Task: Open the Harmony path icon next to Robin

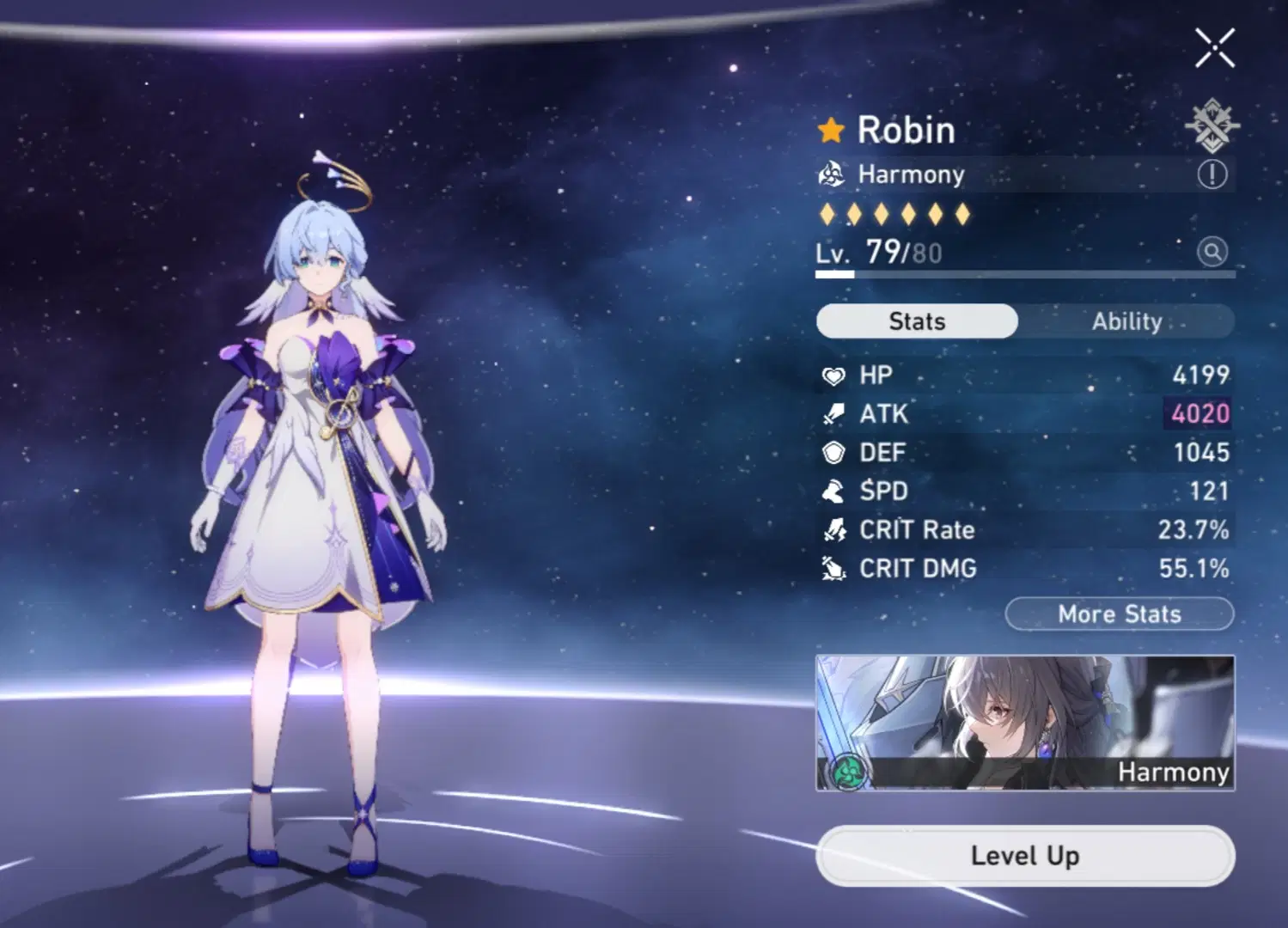Action: 830,174
